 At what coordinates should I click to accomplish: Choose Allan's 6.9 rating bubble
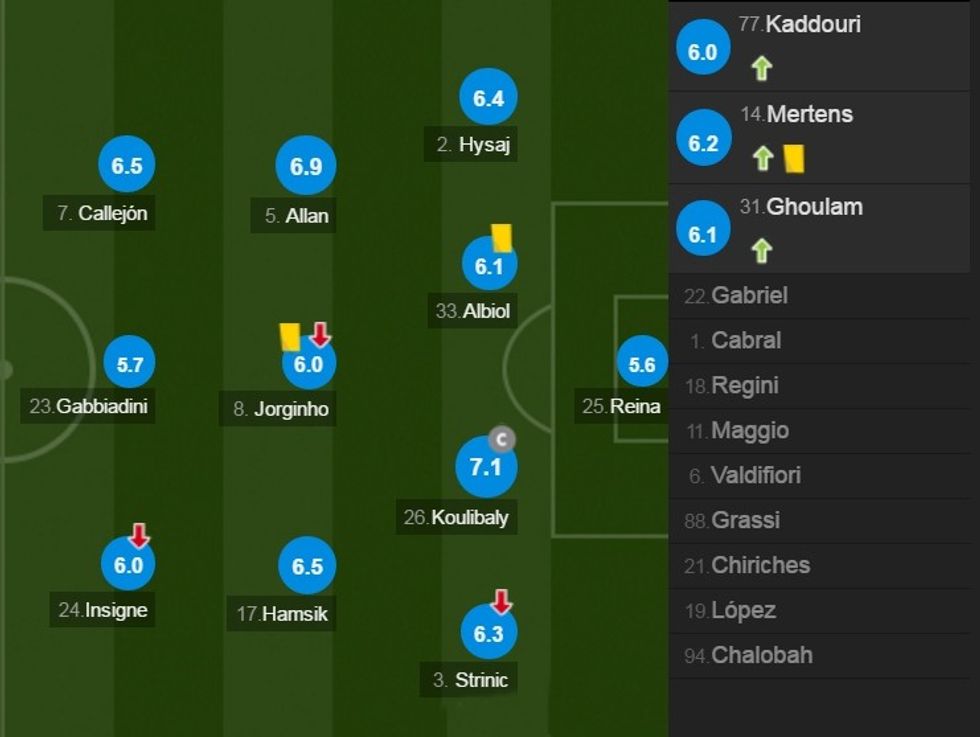pos(306,167)
